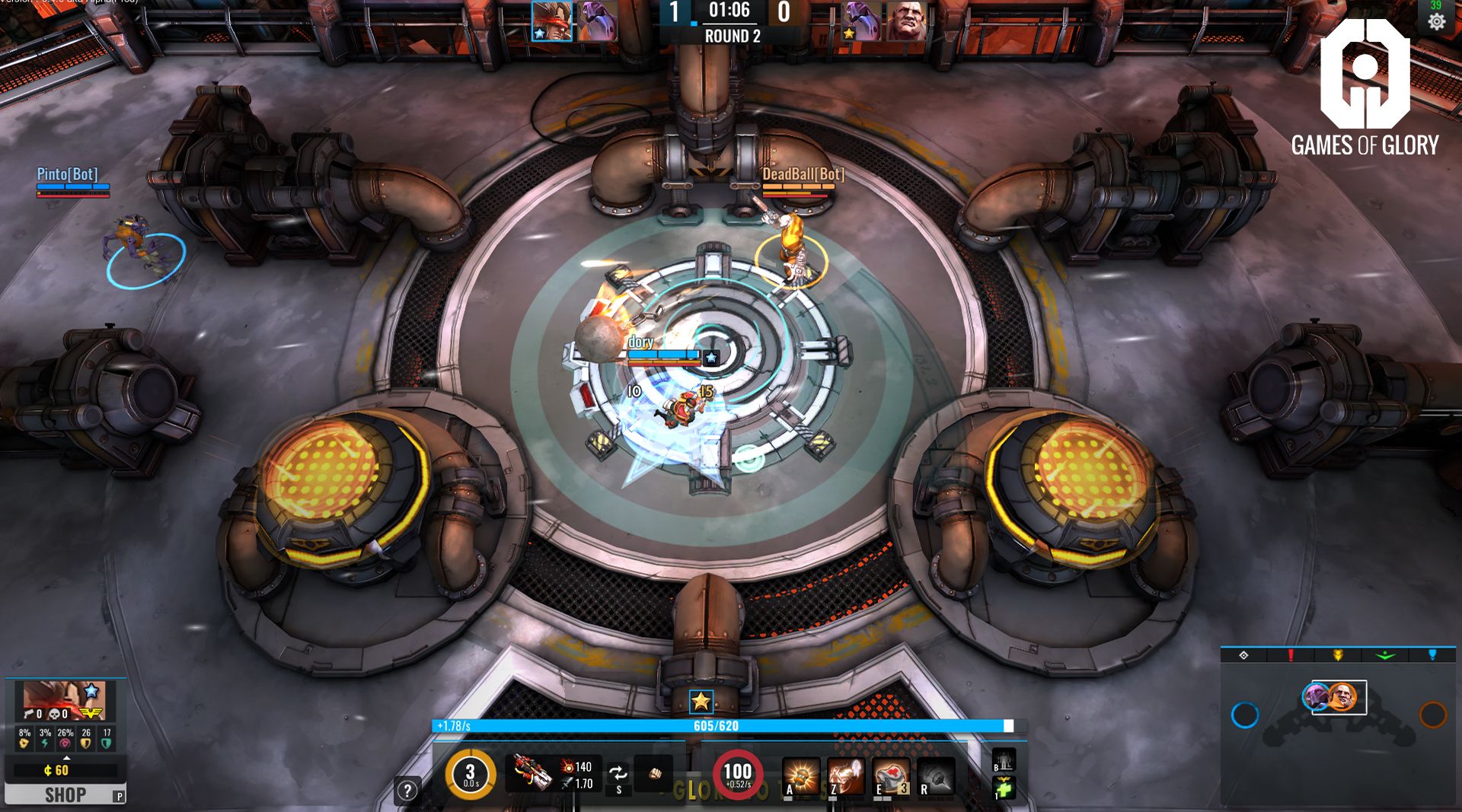Toggle the red exclamation alert on minimap bar
This screenshot has width=1462, height=812.
pos(1291,655)
